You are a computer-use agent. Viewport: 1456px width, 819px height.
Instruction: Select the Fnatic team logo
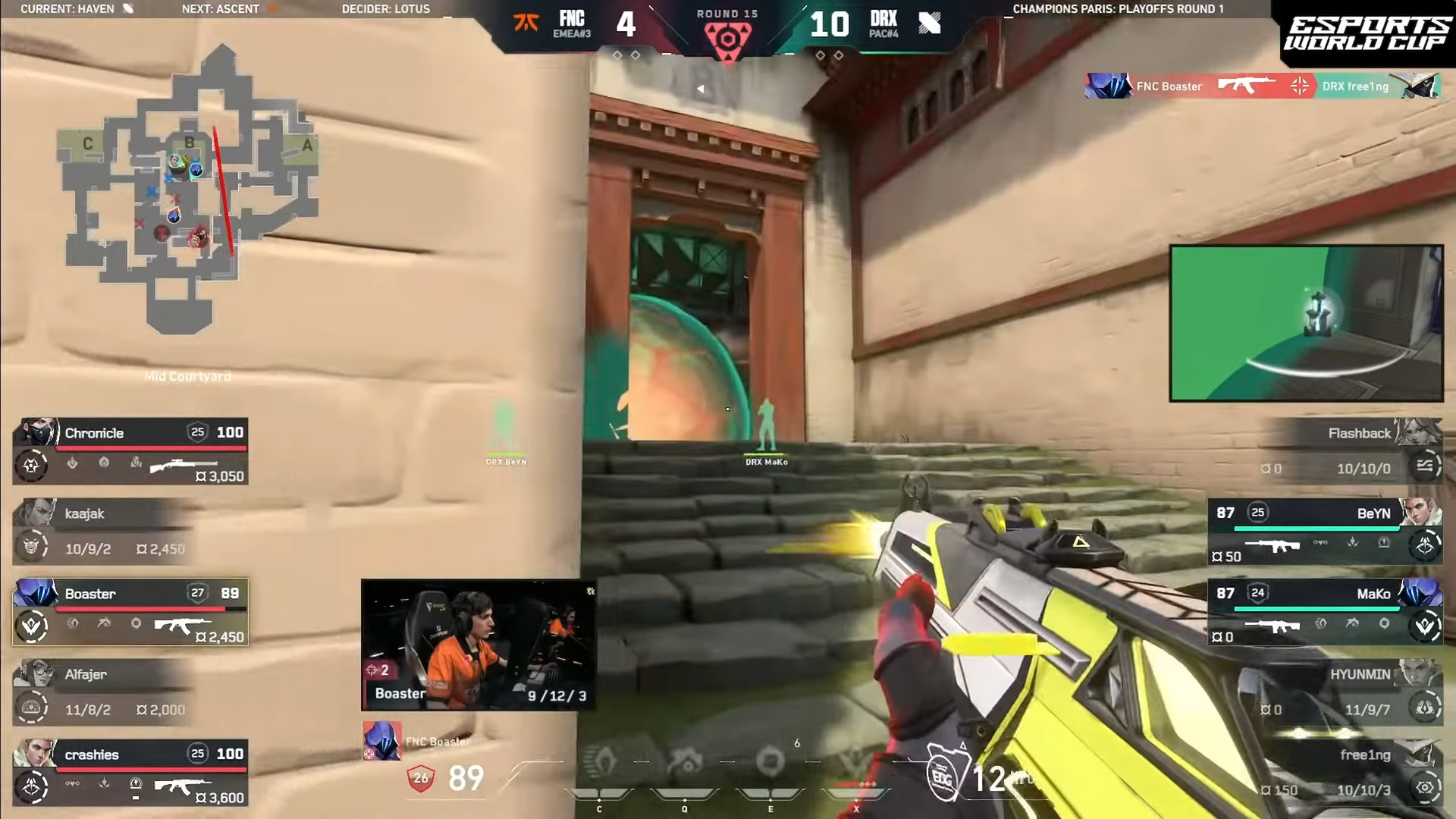[526, 23]
